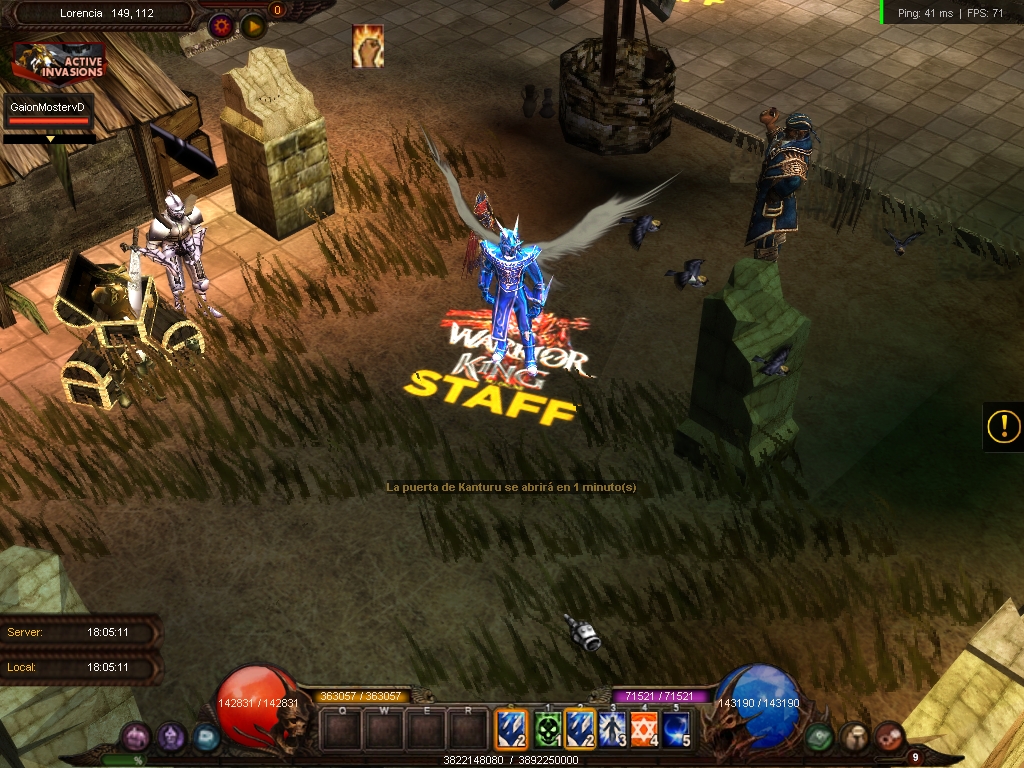This screenshot has width=1024, height=768.
Task: Click the orange play arrow button
Action: point(253,26)
